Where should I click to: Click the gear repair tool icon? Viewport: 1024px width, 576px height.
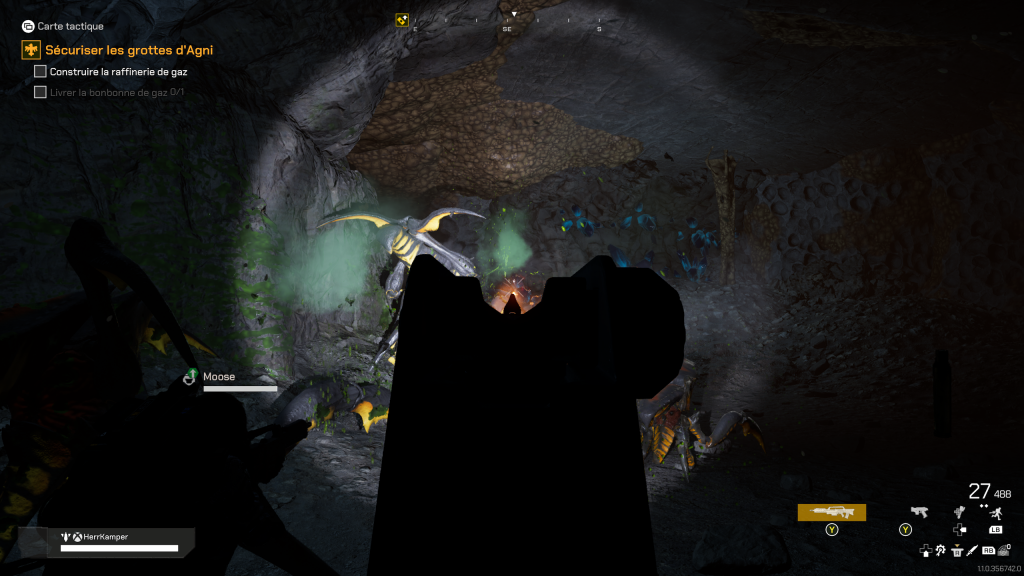(x=941, y=550)
